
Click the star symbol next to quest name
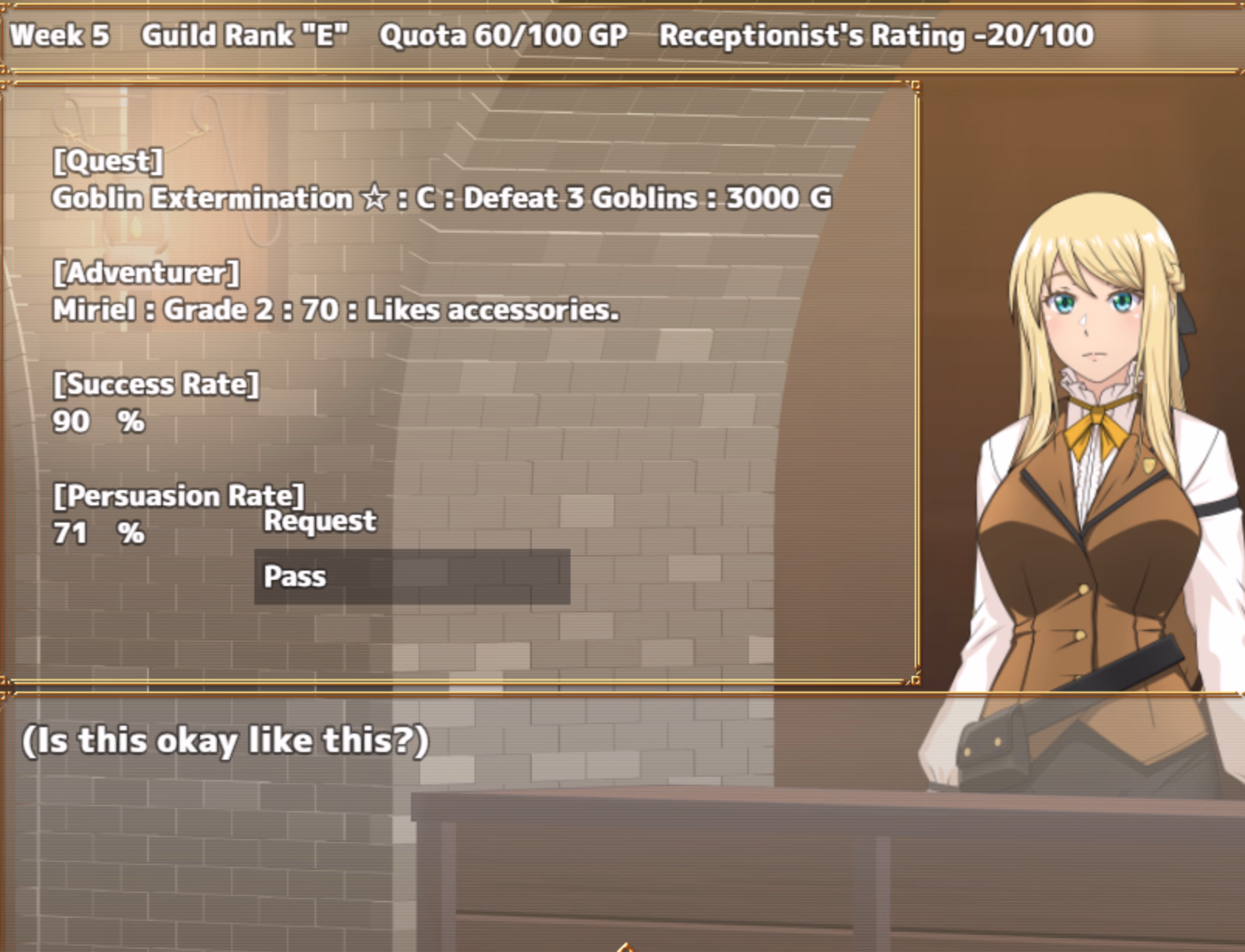pyautogui.click(x=374, y=198)
